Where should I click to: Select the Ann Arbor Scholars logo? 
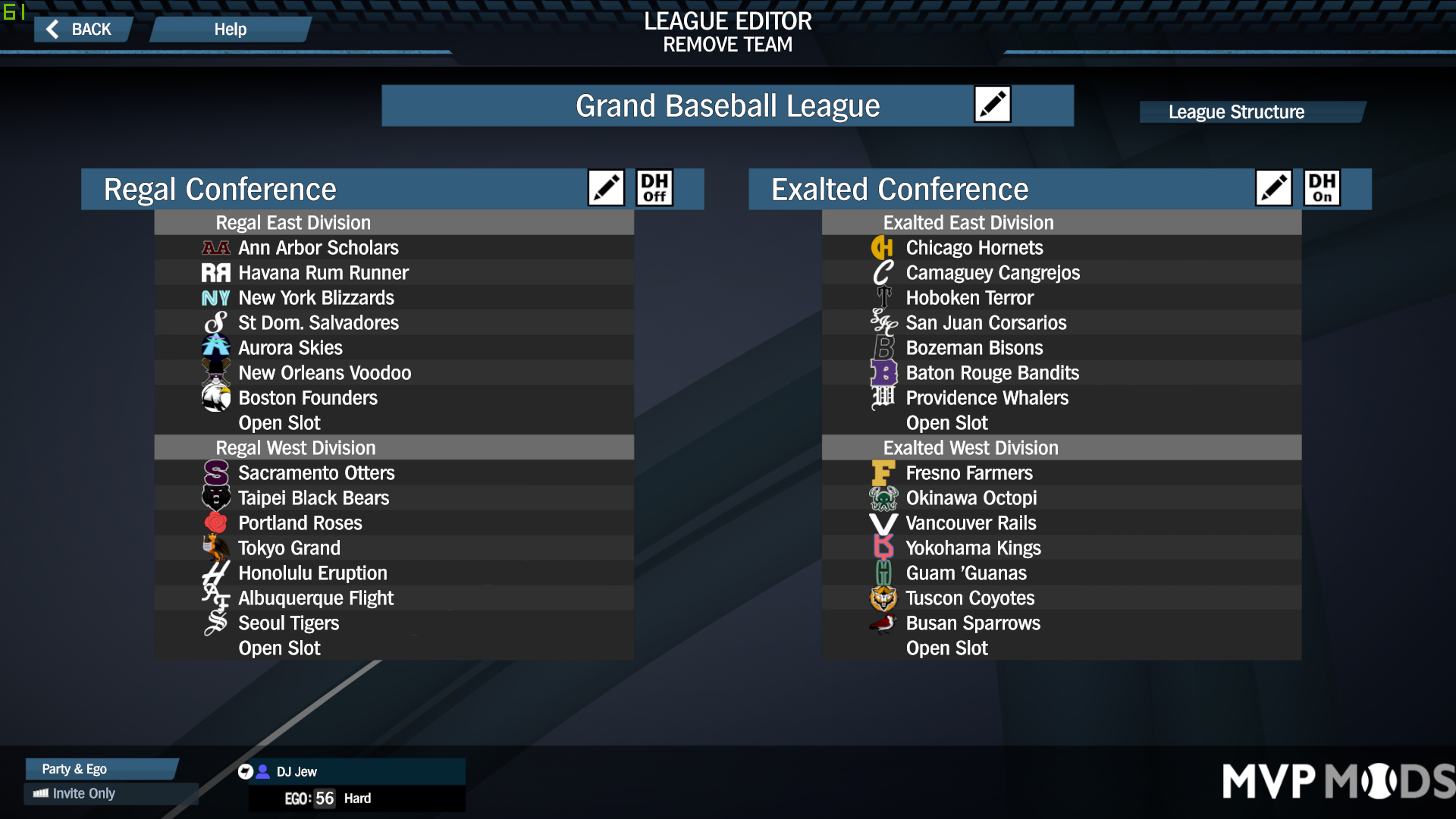click(215, 247)
